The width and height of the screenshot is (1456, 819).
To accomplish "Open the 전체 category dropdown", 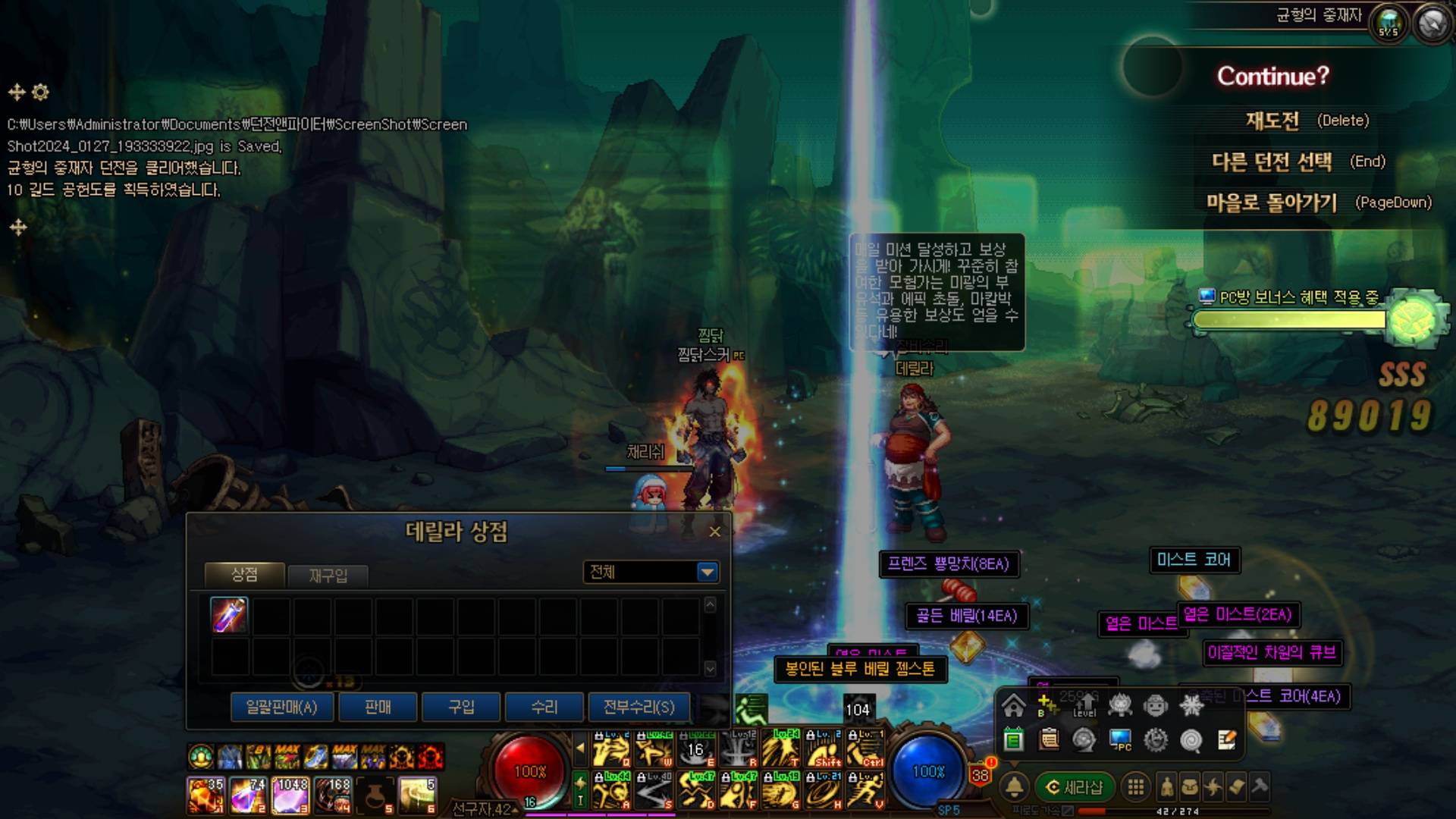I will coord(707,572).
